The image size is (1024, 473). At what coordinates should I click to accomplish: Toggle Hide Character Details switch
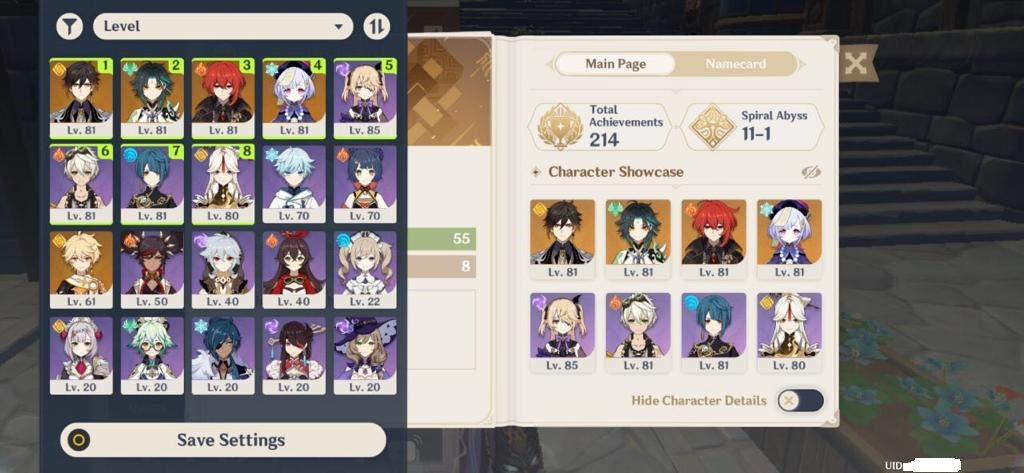pyautogui.click(x=800, y=400)
